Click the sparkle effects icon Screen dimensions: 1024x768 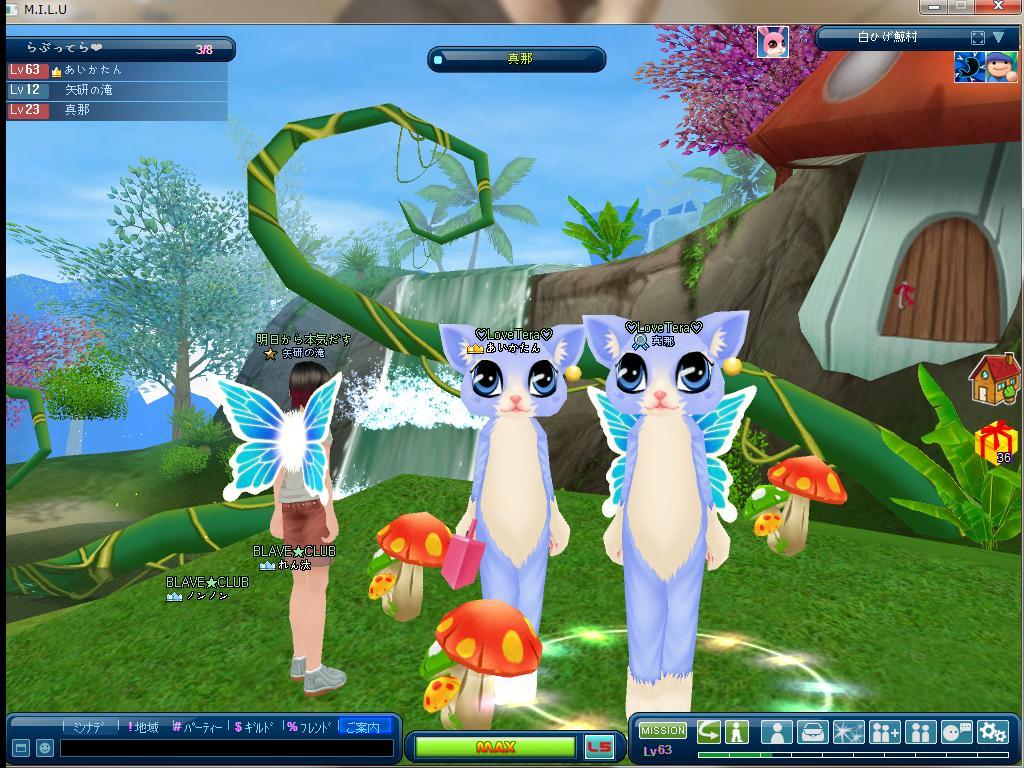point(848,731)
